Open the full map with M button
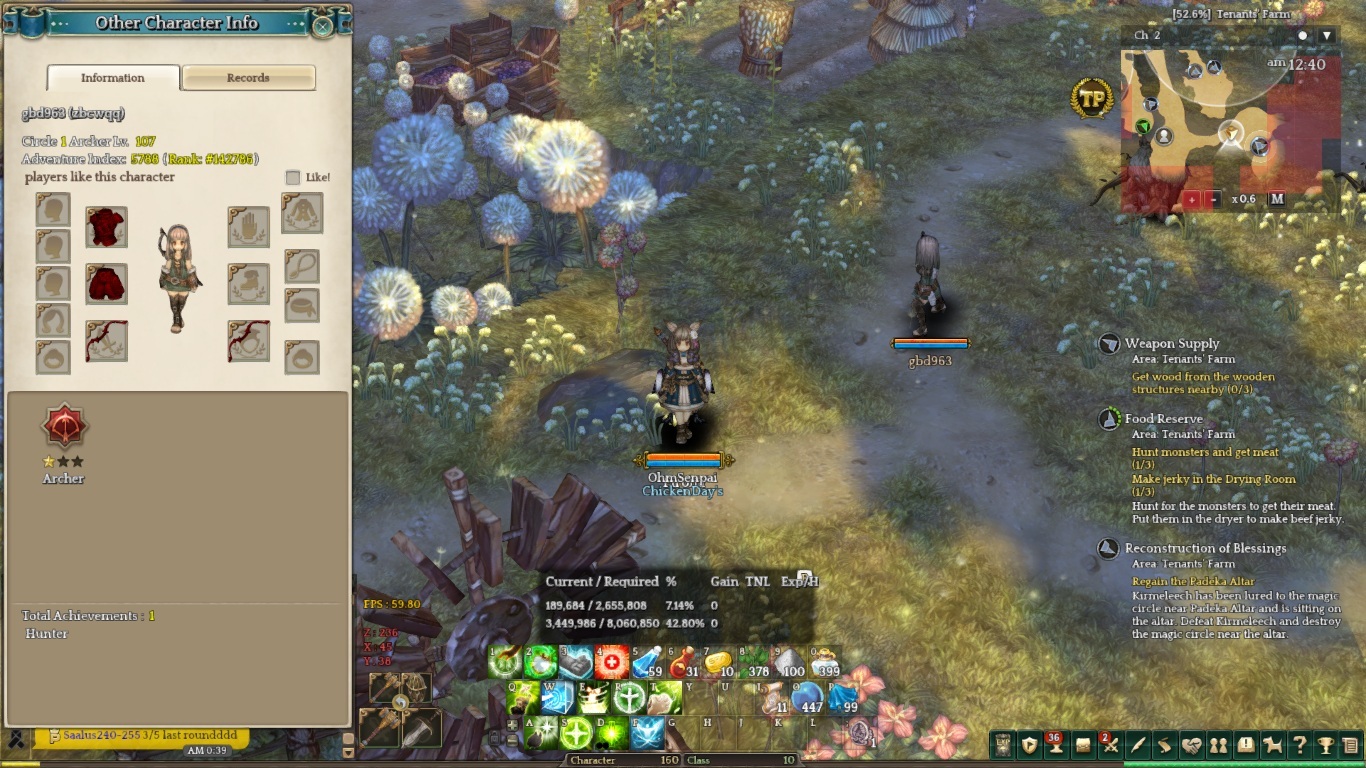Viewport: 1366px width, 768px height. [x=1276, y=199]
